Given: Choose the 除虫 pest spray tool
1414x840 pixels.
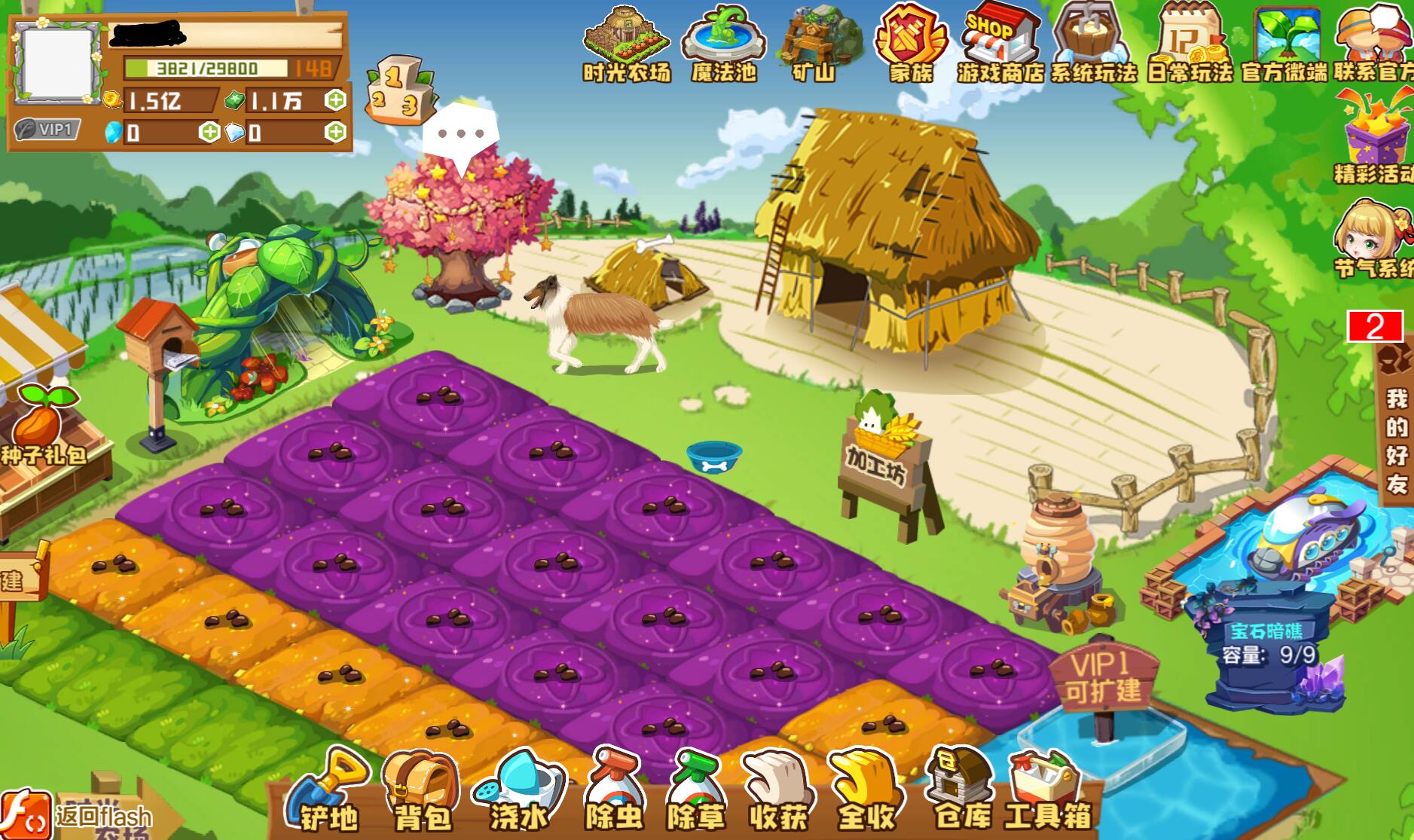Looking at the screenshot, I should [615, 791].
